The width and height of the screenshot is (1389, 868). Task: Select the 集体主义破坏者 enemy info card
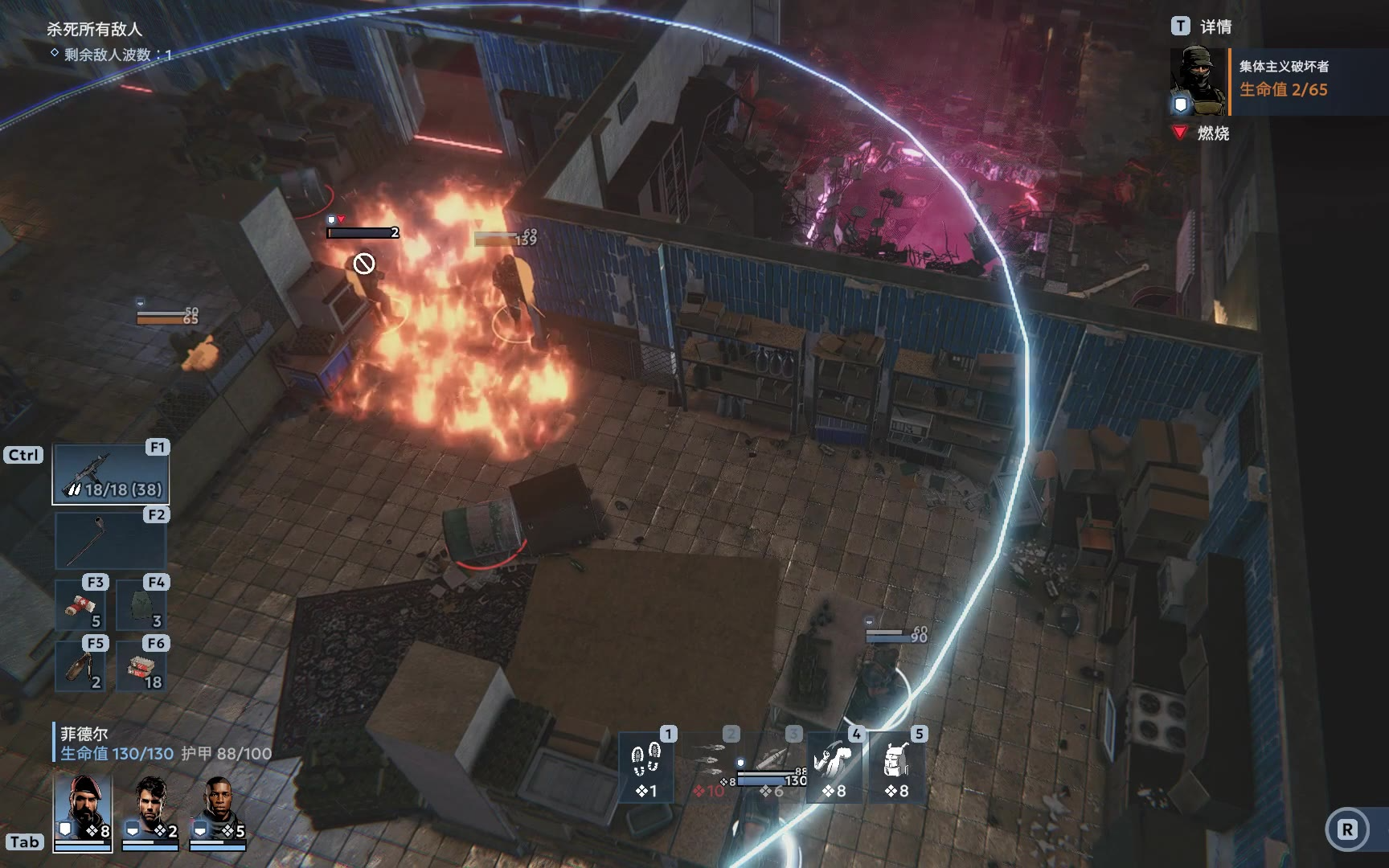[x=1278, y=80]
